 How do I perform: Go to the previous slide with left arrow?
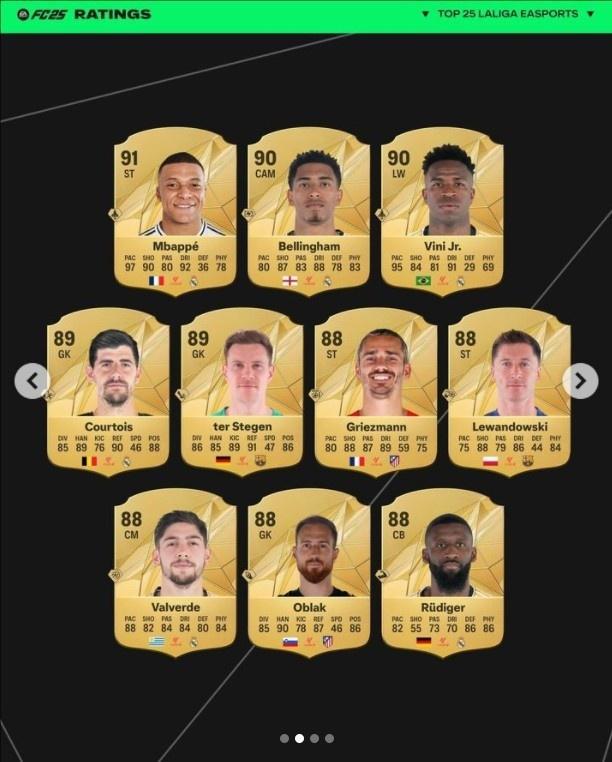tap(32, 380)
